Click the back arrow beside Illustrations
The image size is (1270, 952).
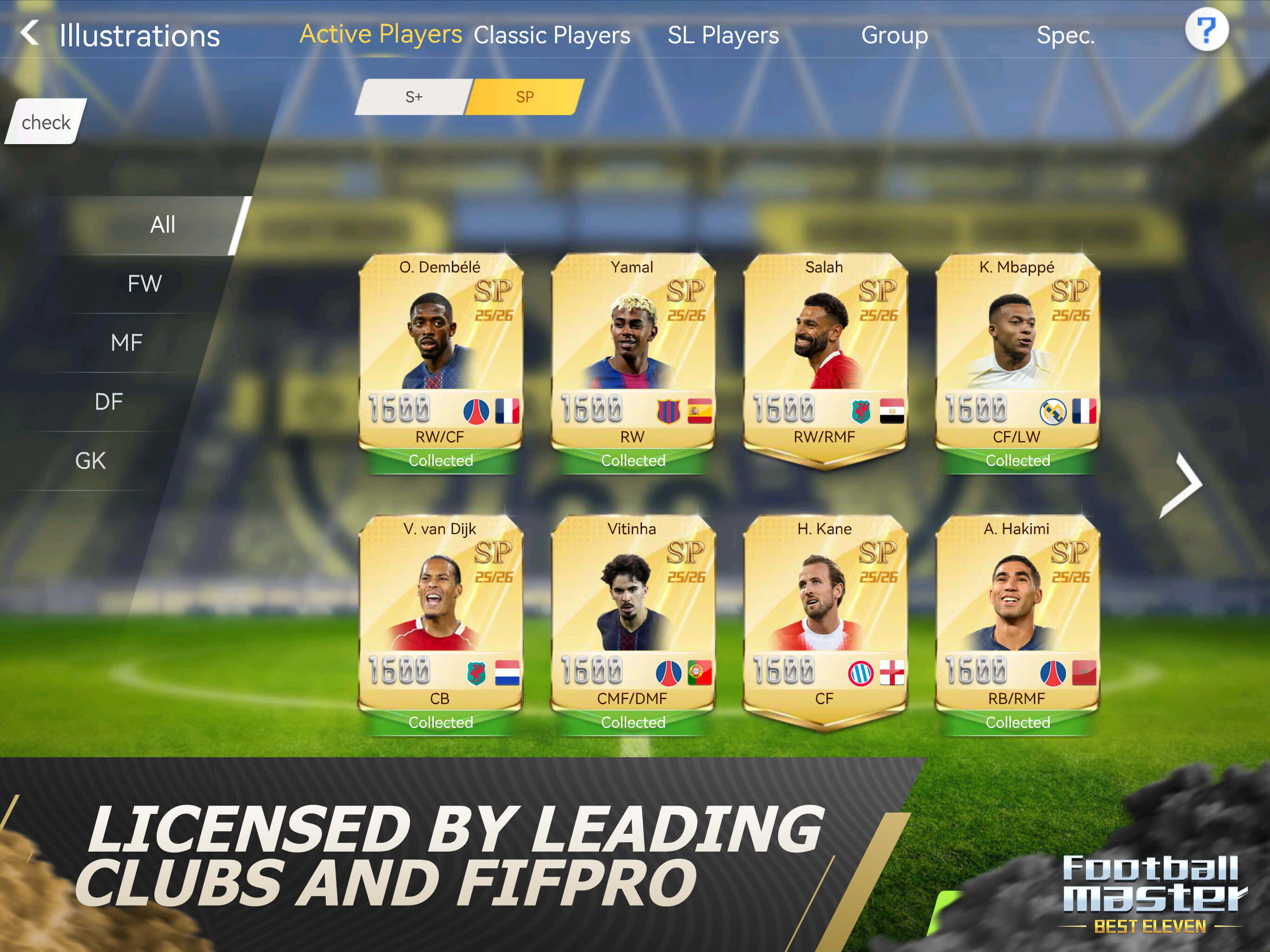[29, 34]
